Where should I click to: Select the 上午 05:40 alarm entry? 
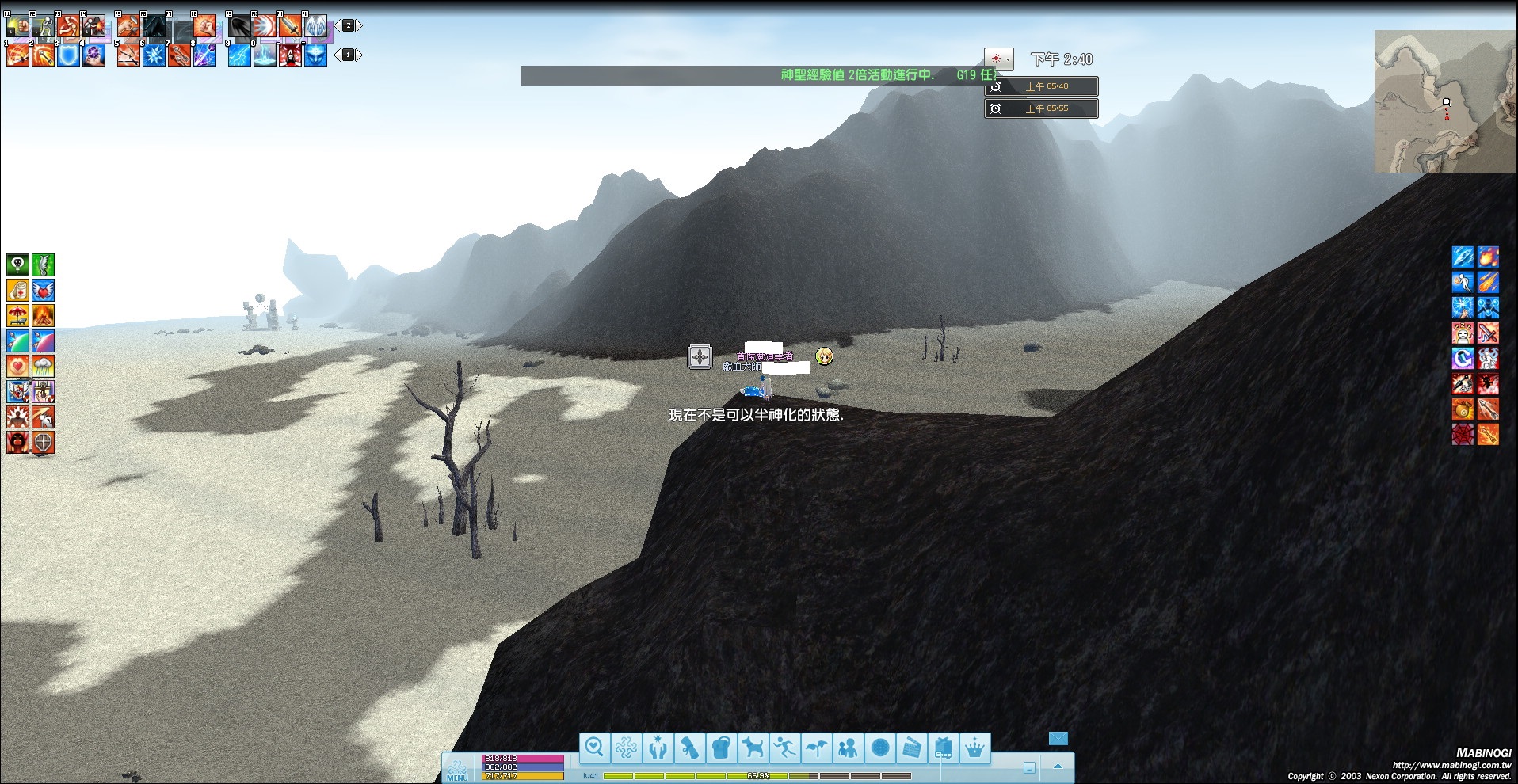point(1041,86)
